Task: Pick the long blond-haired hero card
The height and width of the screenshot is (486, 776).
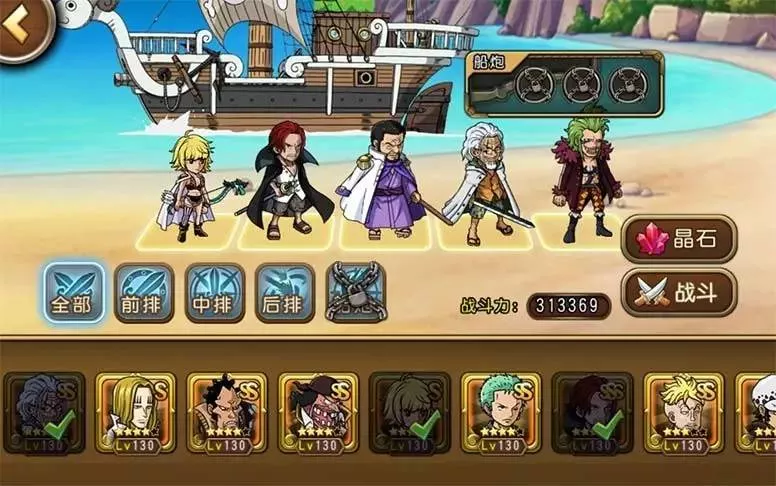Action: [x=135, y=412]
